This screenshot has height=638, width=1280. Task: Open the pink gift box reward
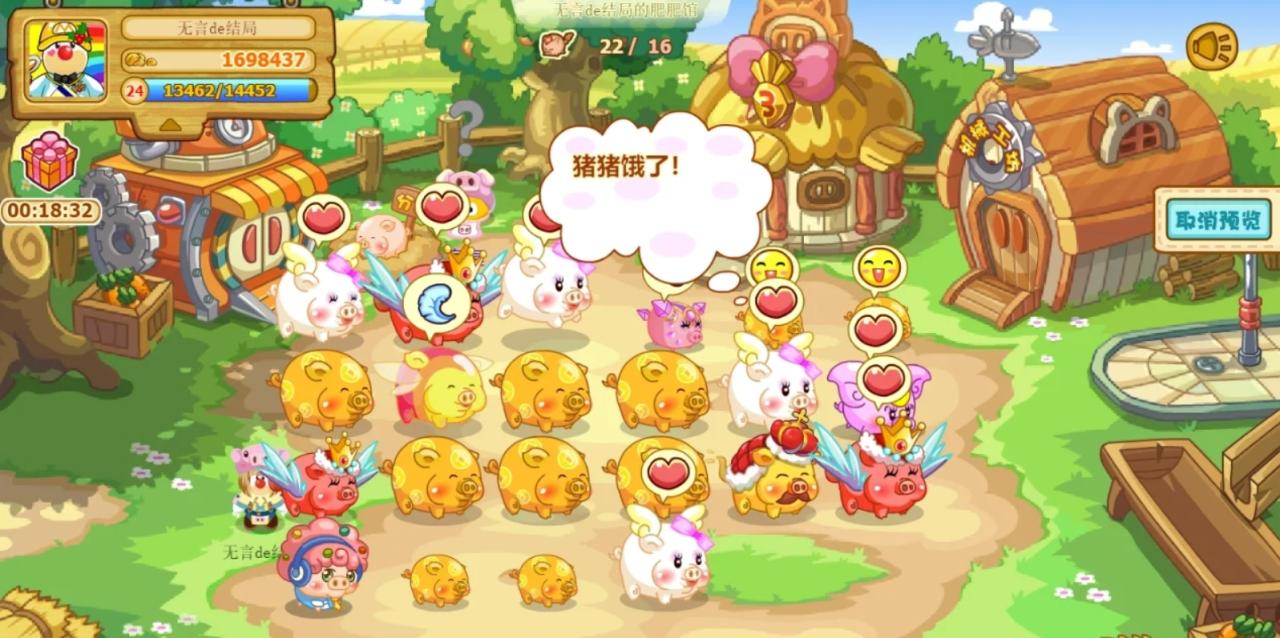point(50,163)
